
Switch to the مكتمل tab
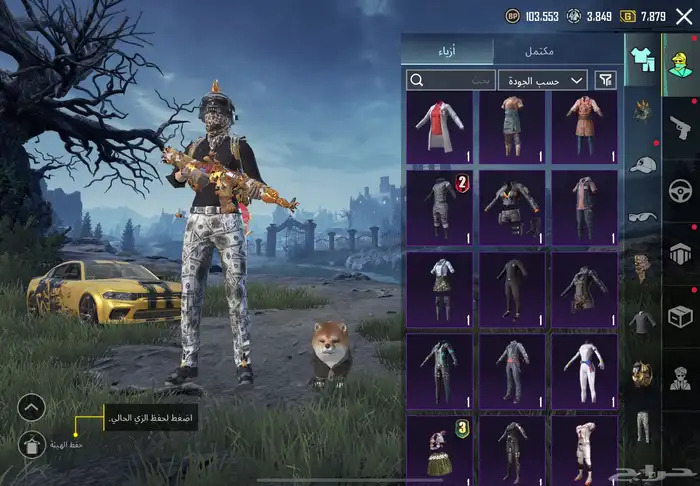540,51
